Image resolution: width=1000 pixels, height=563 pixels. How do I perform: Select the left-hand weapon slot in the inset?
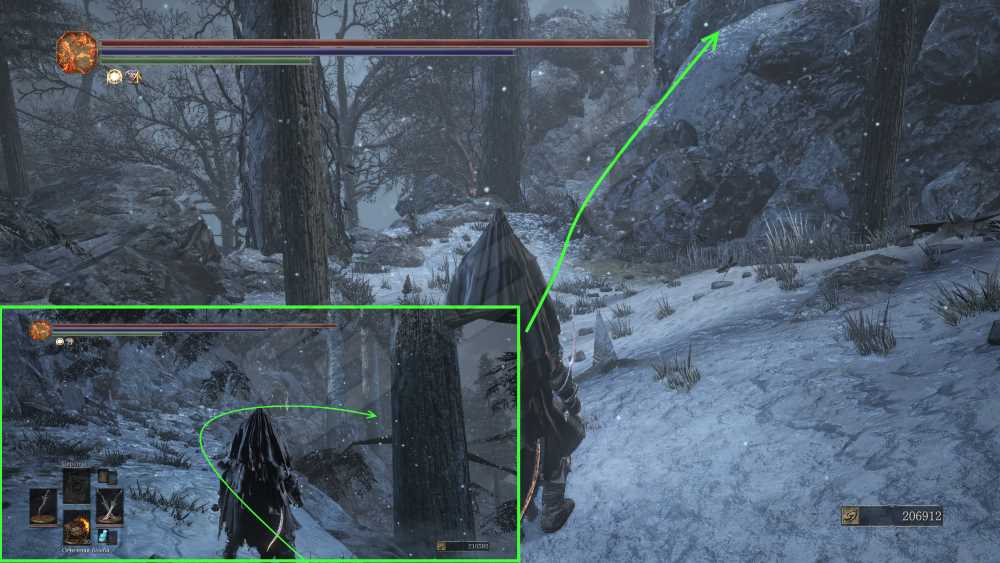pyautogui.click(x=44, y=505)
